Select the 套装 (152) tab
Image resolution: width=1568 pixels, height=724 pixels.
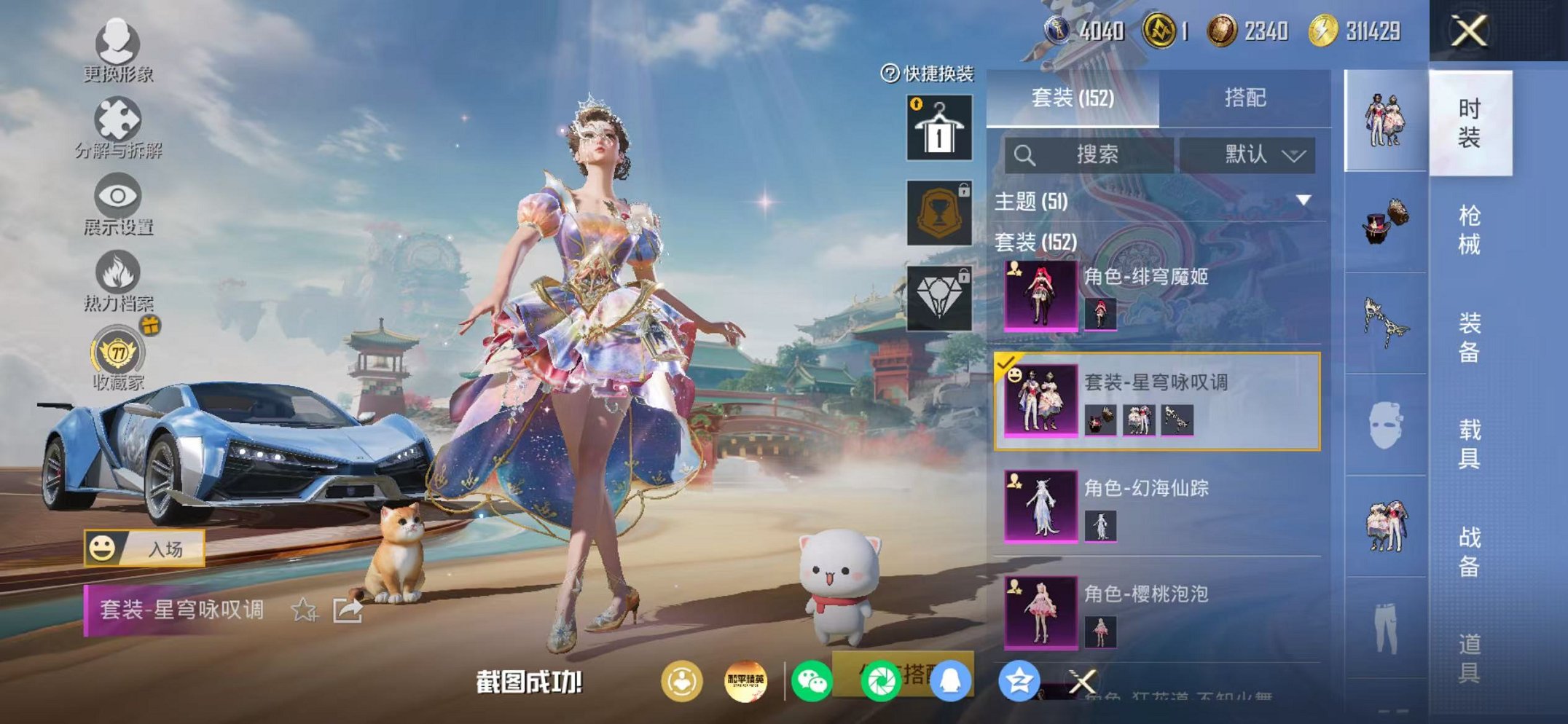click(x=1072, y=98)
